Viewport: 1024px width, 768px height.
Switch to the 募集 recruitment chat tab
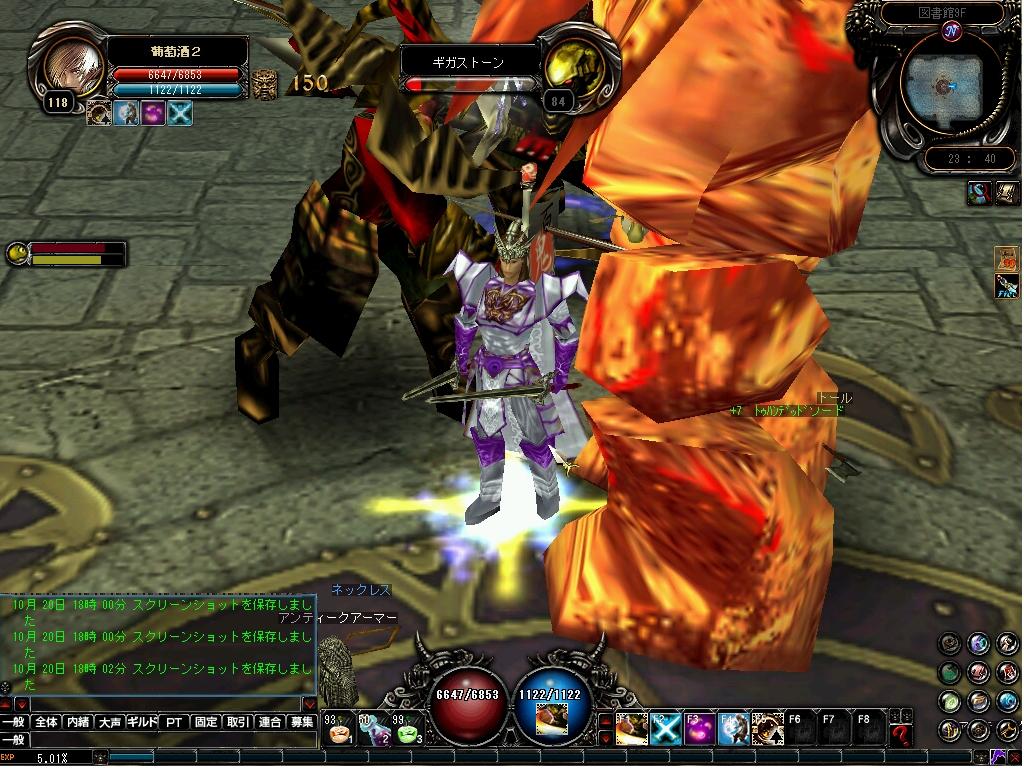point(302,722)
